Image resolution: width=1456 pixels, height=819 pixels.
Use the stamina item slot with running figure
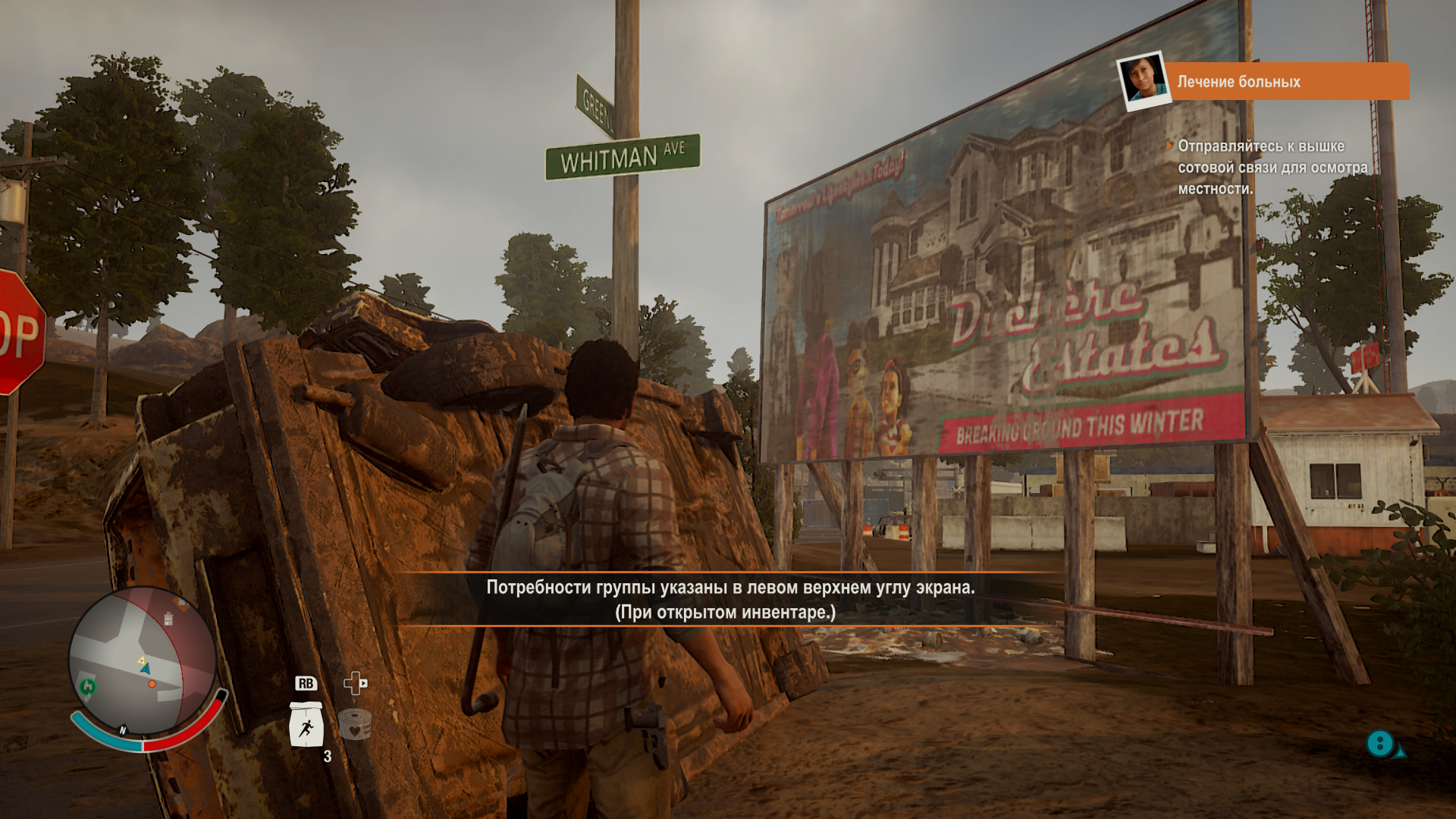tap(306, 726)
